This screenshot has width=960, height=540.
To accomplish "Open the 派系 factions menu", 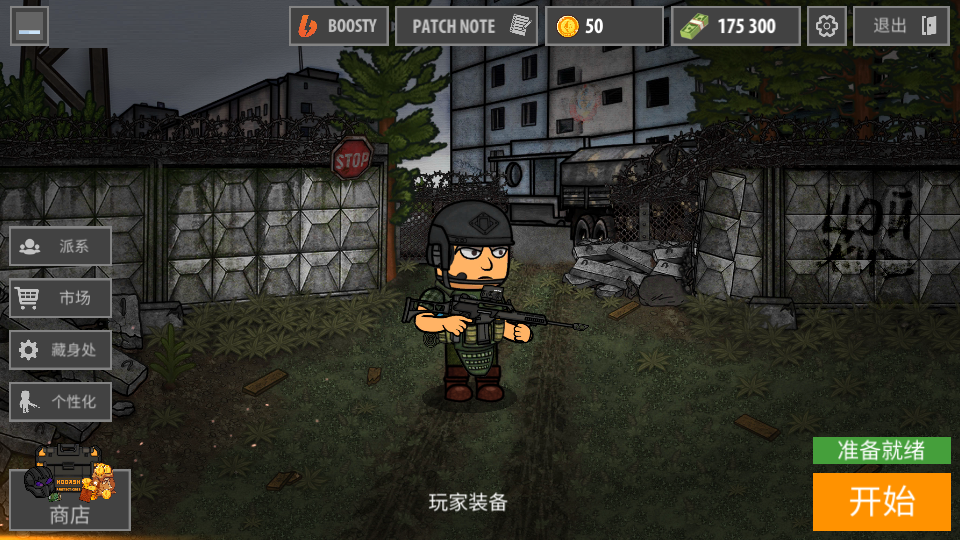I will coord(60,246).
